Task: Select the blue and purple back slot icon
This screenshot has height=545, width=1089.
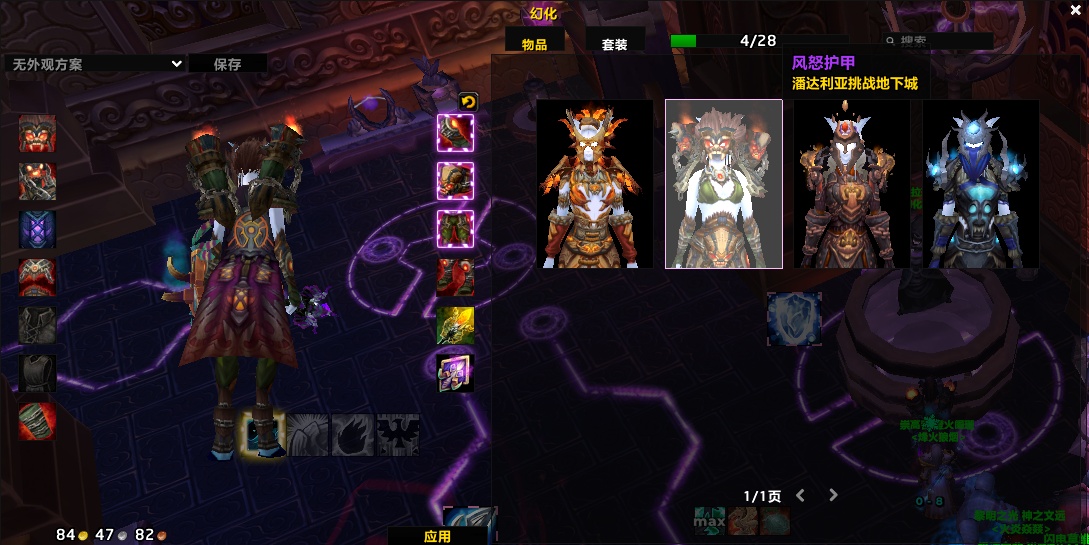Action: (38, 229)
